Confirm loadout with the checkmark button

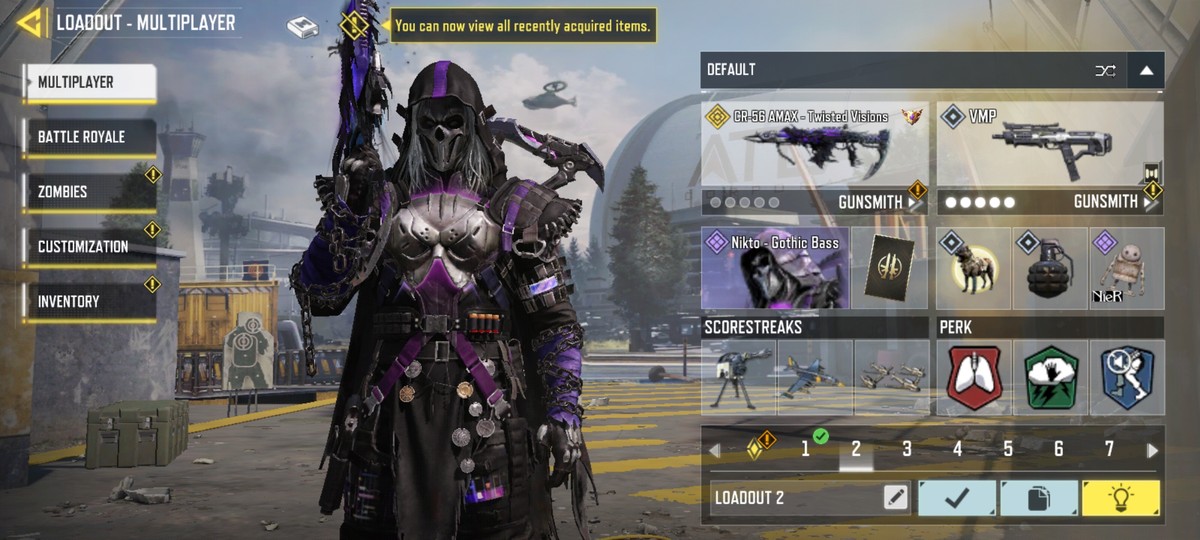coord(957,498)
